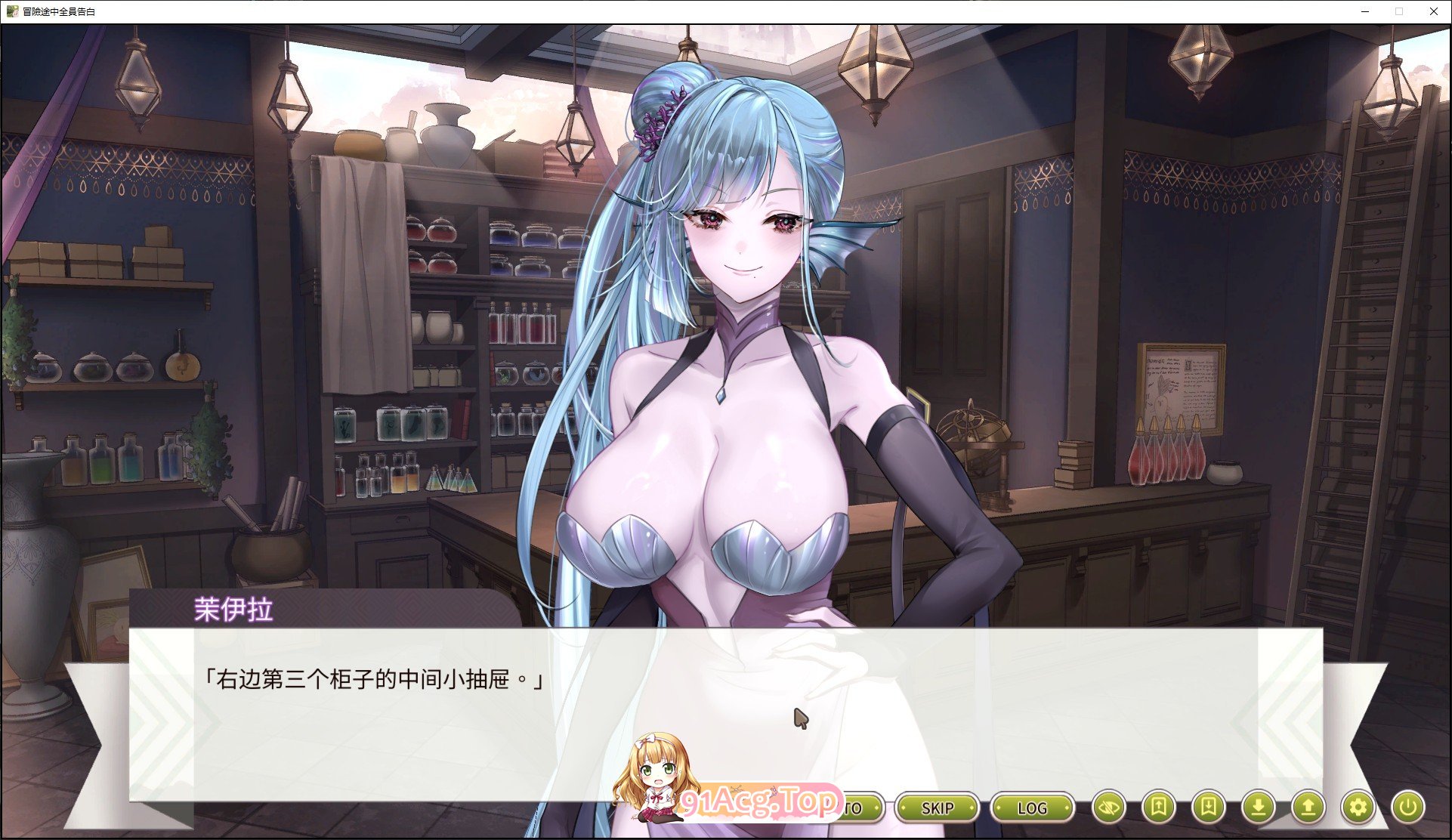Image resolution: width=1452 pixels, height=840 pixels.
Task: Click the power icon to quit
Action: [x=1407, y=808]
